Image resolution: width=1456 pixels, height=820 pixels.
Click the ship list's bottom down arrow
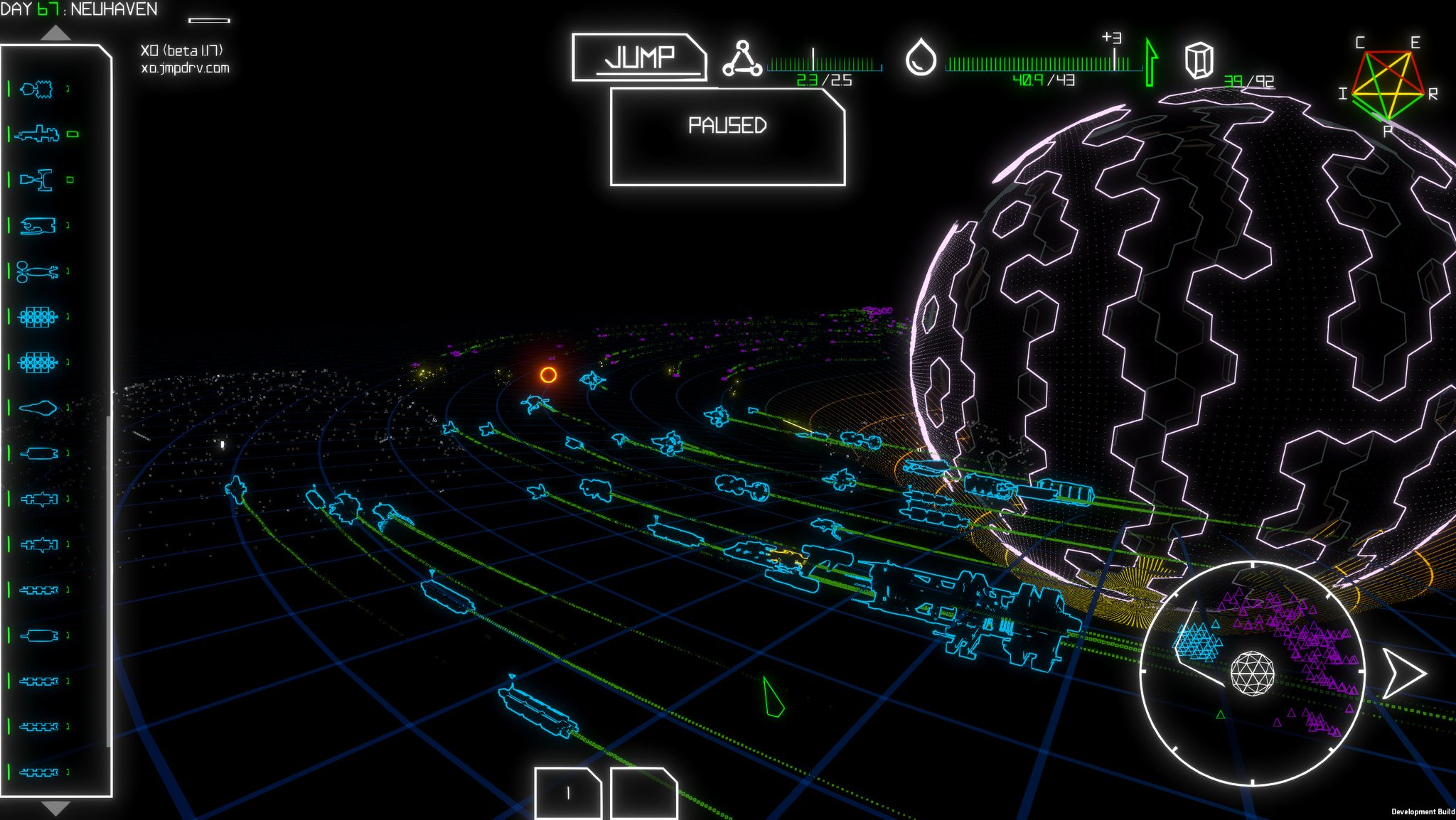pyautogui.click(x=55, y=808)
